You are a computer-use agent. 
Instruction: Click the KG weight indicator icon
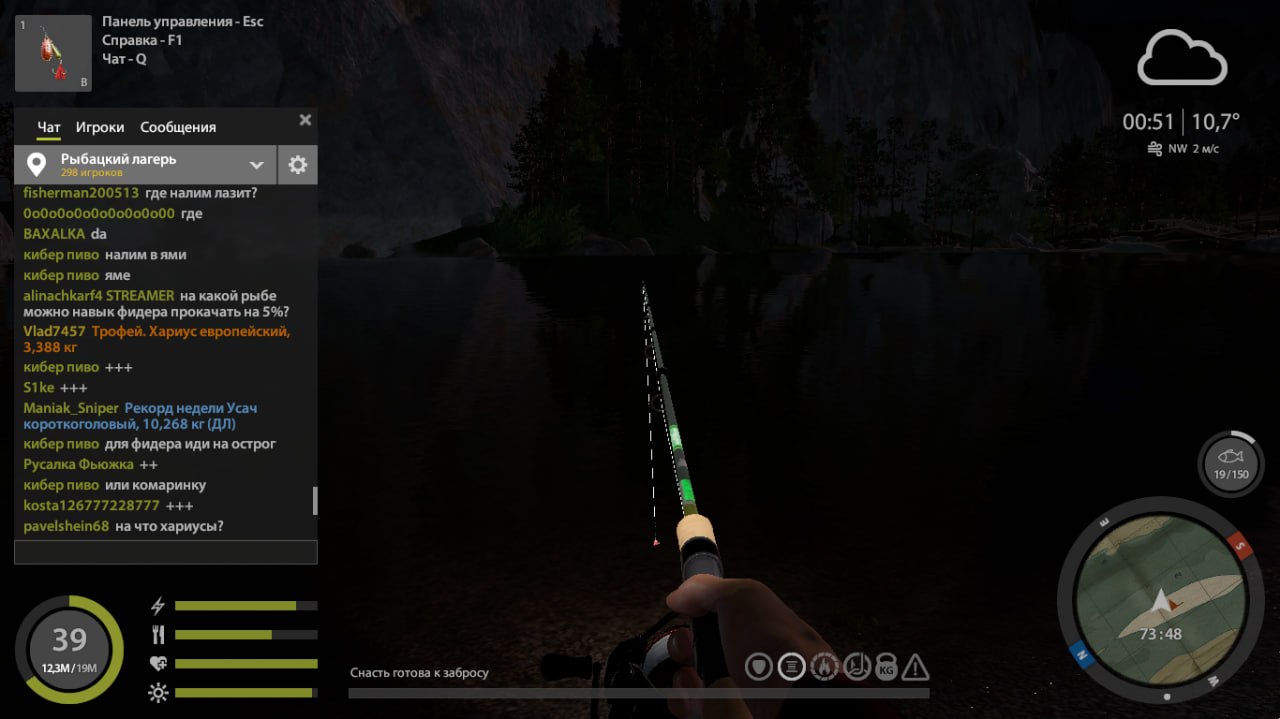(886, 667)
